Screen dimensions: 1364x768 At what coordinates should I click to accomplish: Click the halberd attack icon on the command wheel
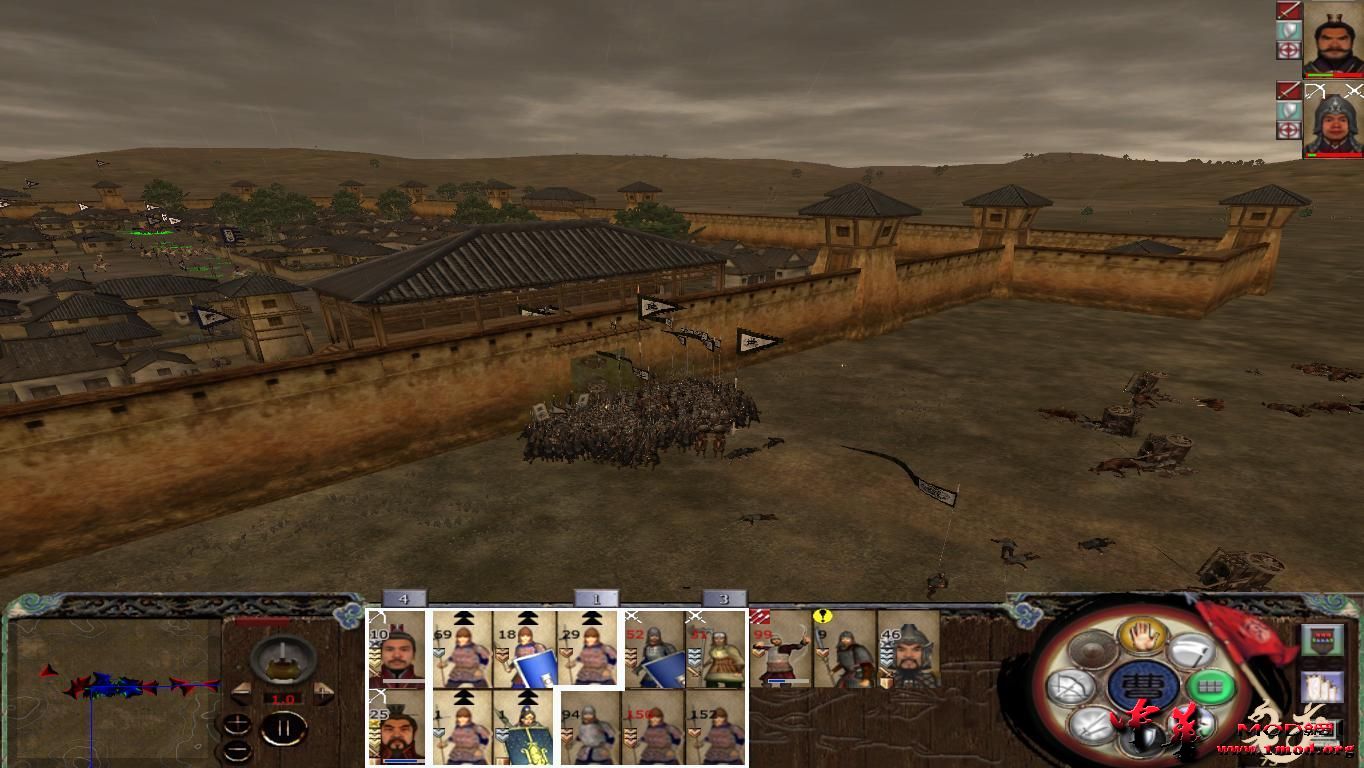pos(1192,651)
